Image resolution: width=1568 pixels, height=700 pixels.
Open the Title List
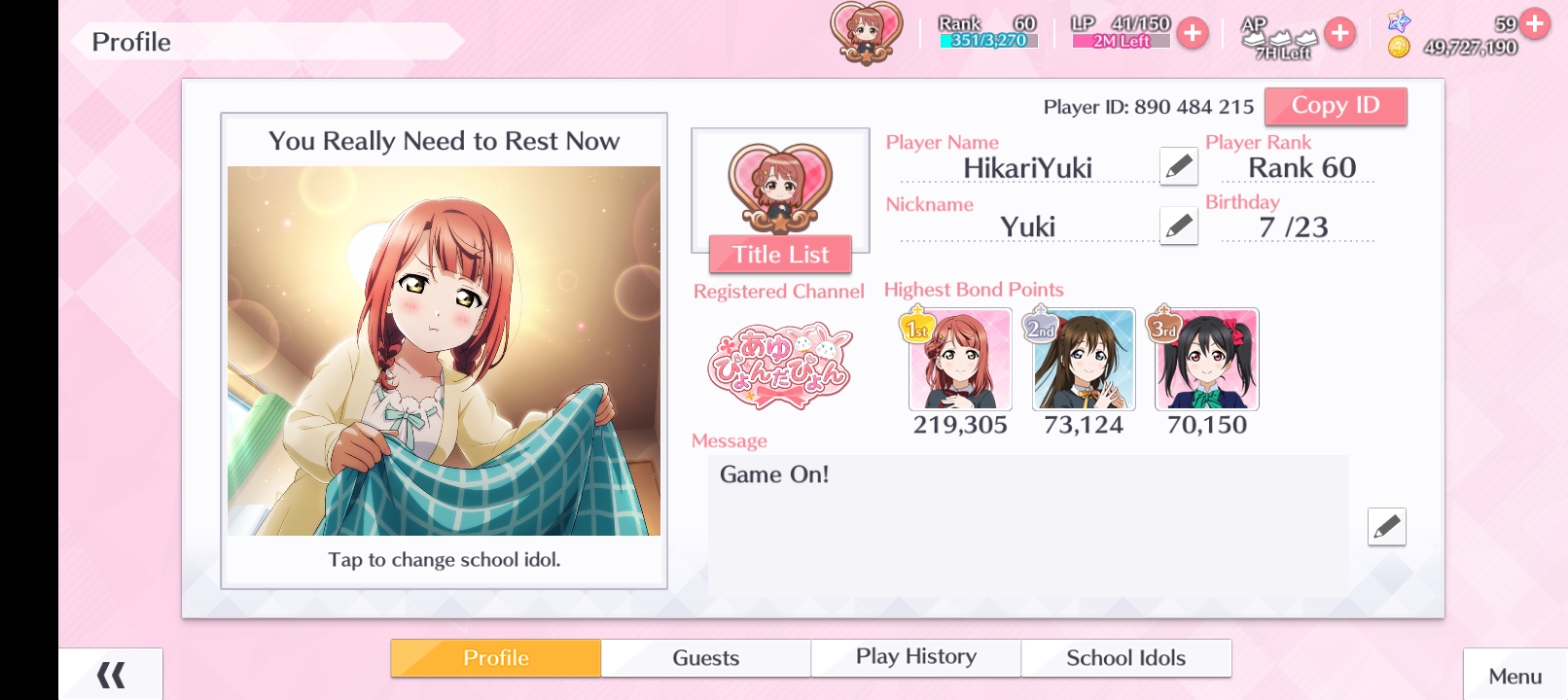pos(780,255)
